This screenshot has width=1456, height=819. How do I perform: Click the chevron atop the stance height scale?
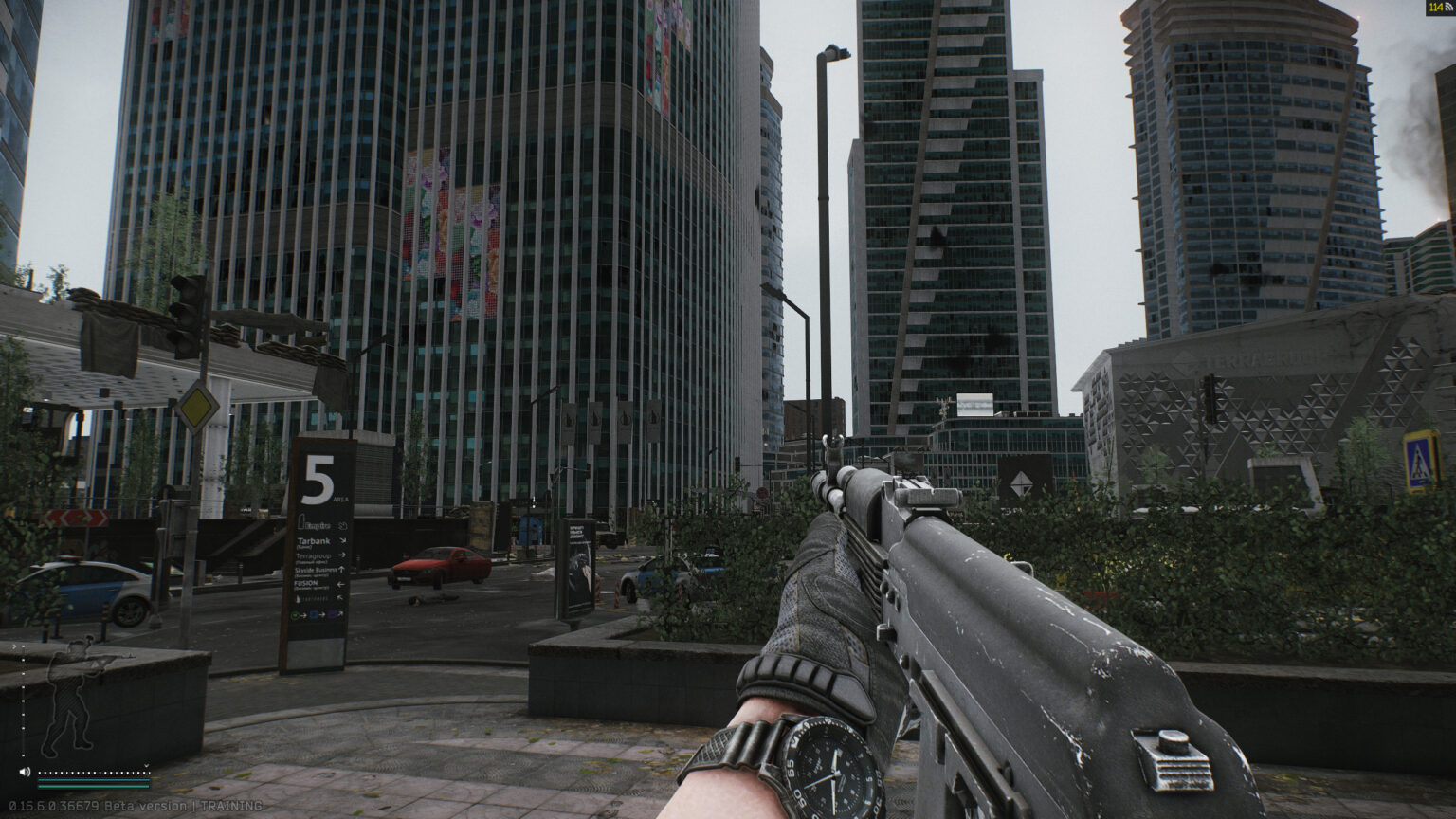click(14, 646)
